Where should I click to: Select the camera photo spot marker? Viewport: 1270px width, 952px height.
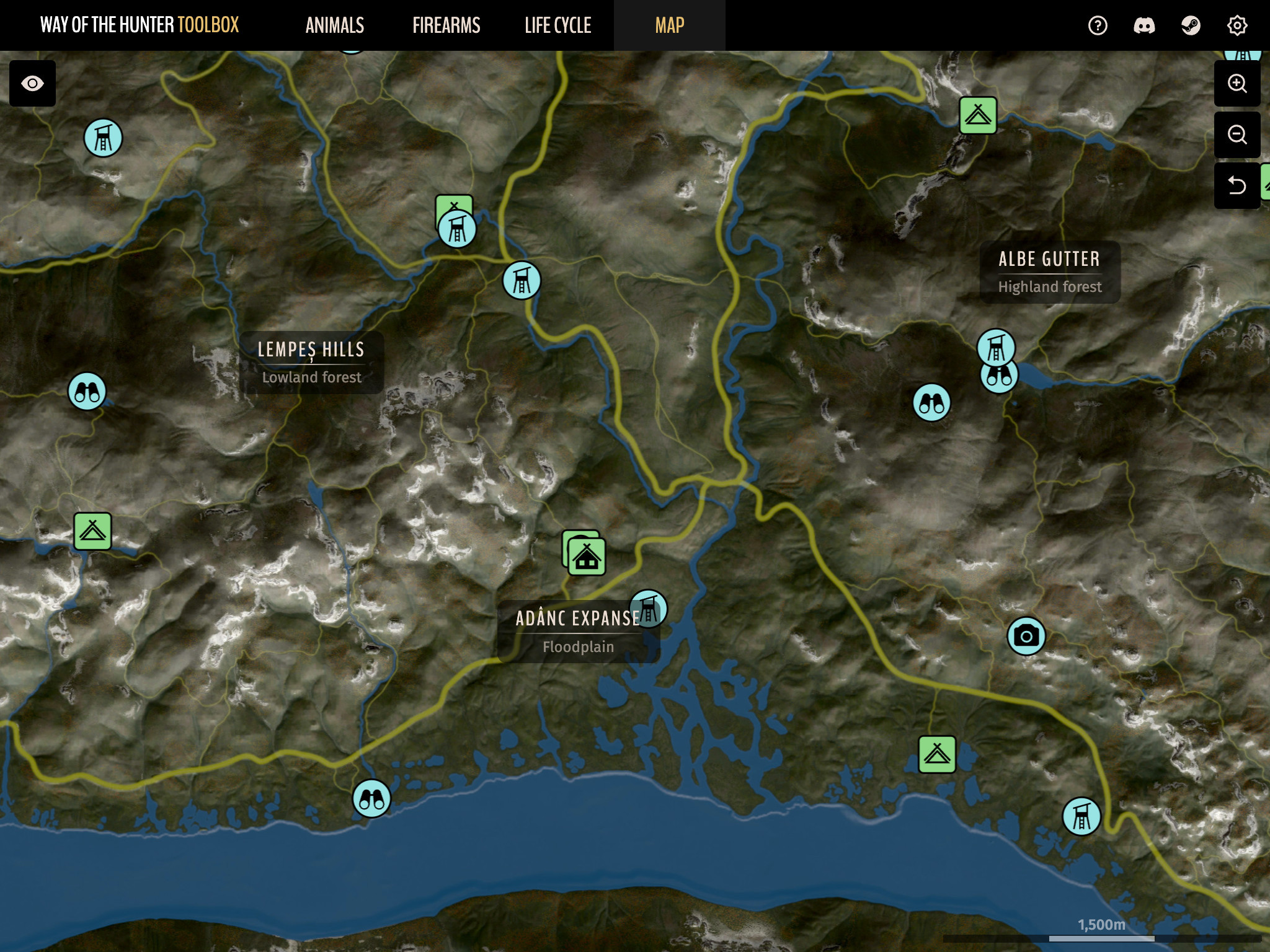[1026, 636]
